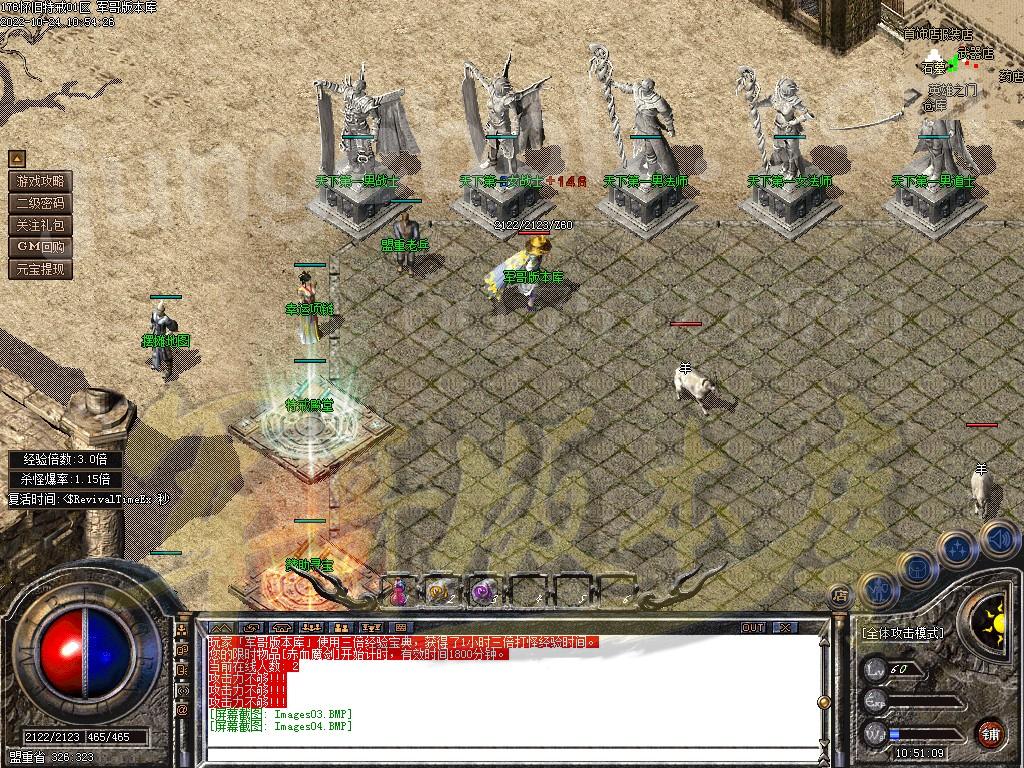Click the minimap in the corner
The image size is (1024, 768).
coord(962,60)
